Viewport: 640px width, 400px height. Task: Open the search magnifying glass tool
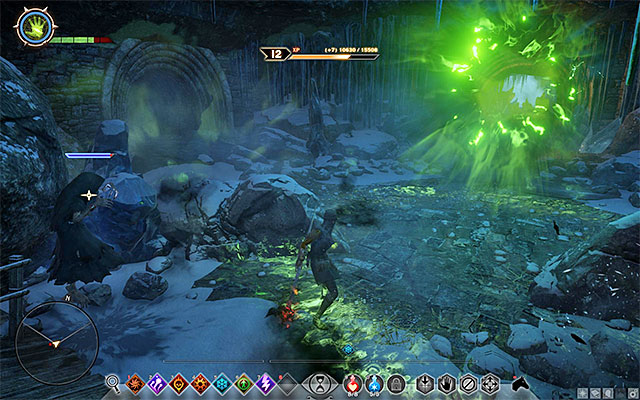[x=112, y=382]
